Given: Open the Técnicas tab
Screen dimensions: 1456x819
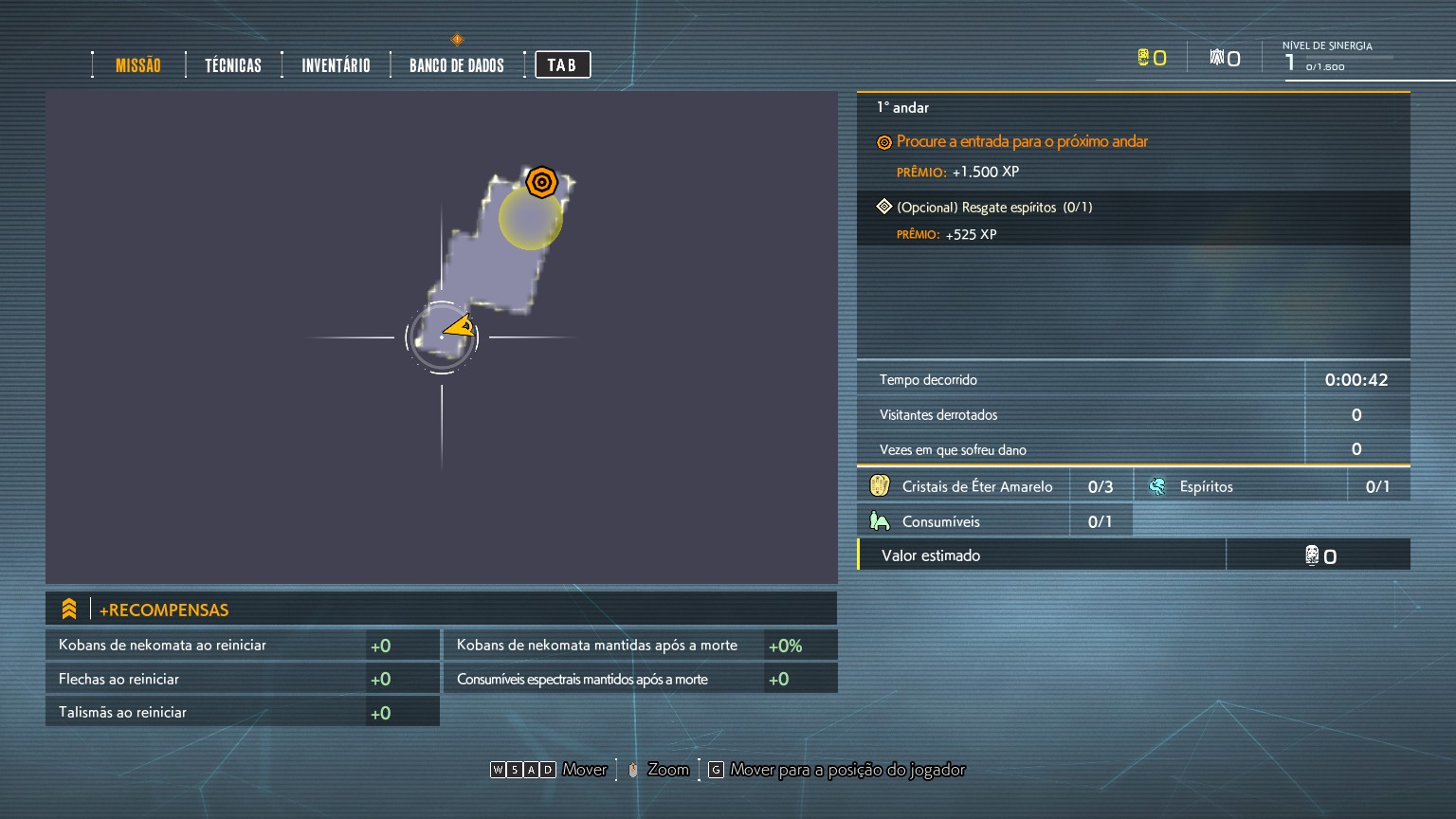Looking at the screenshot, I should pos(233,65).
